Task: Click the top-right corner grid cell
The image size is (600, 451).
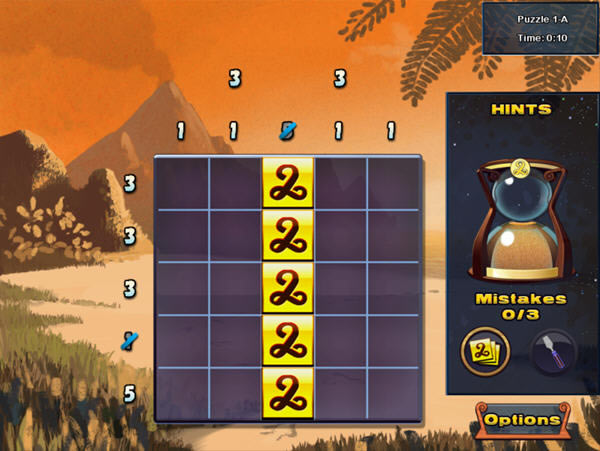Action: pos(393,184)
